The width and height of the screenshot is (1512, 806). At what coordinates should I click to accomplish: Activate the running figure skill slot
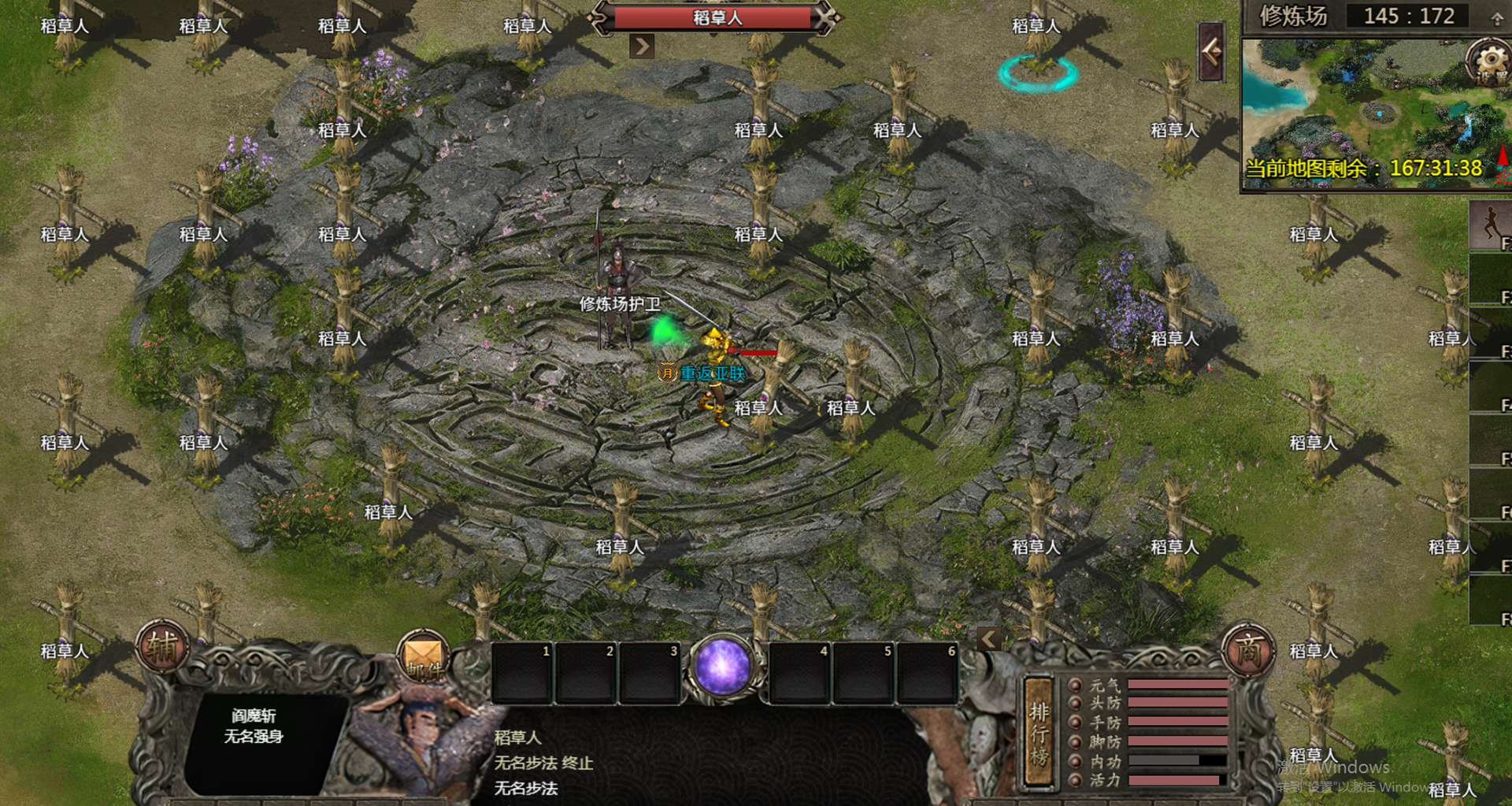[1490, 225]
